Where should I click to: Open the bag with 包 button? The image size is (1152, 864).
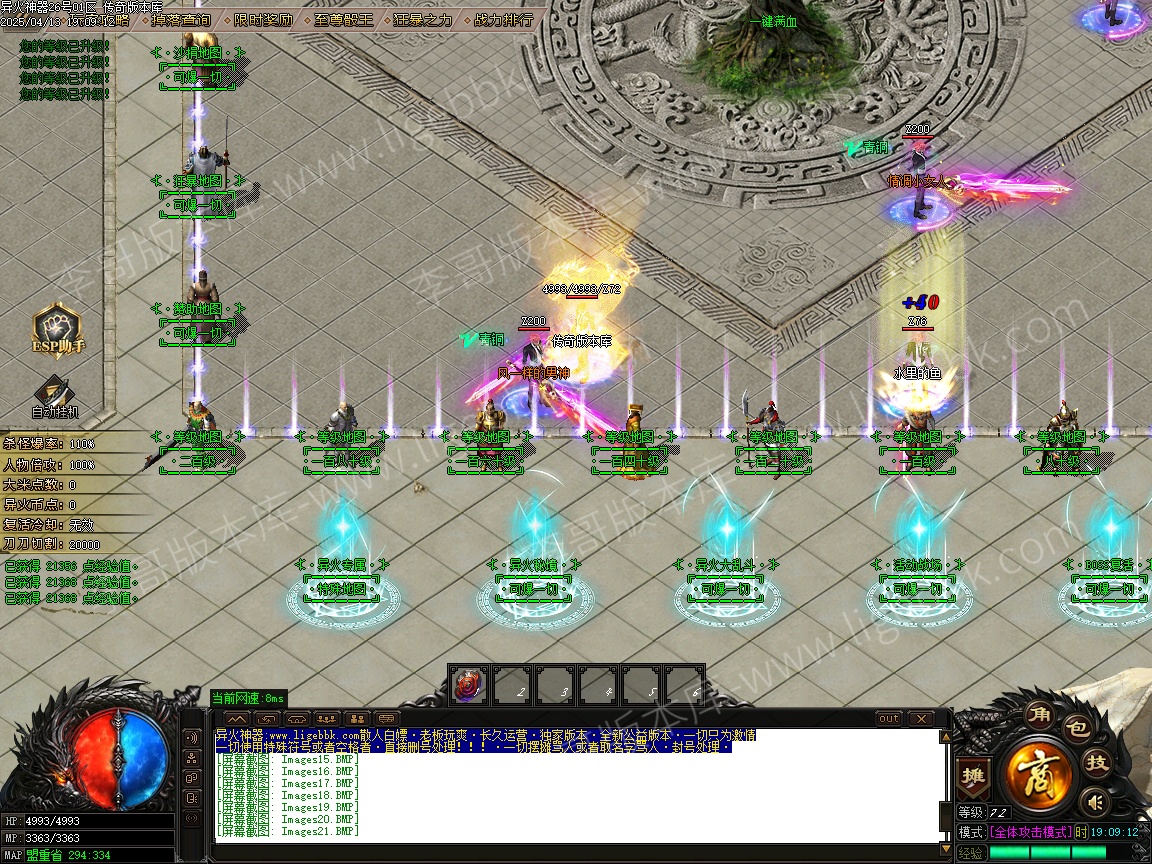pos(1075,727)
